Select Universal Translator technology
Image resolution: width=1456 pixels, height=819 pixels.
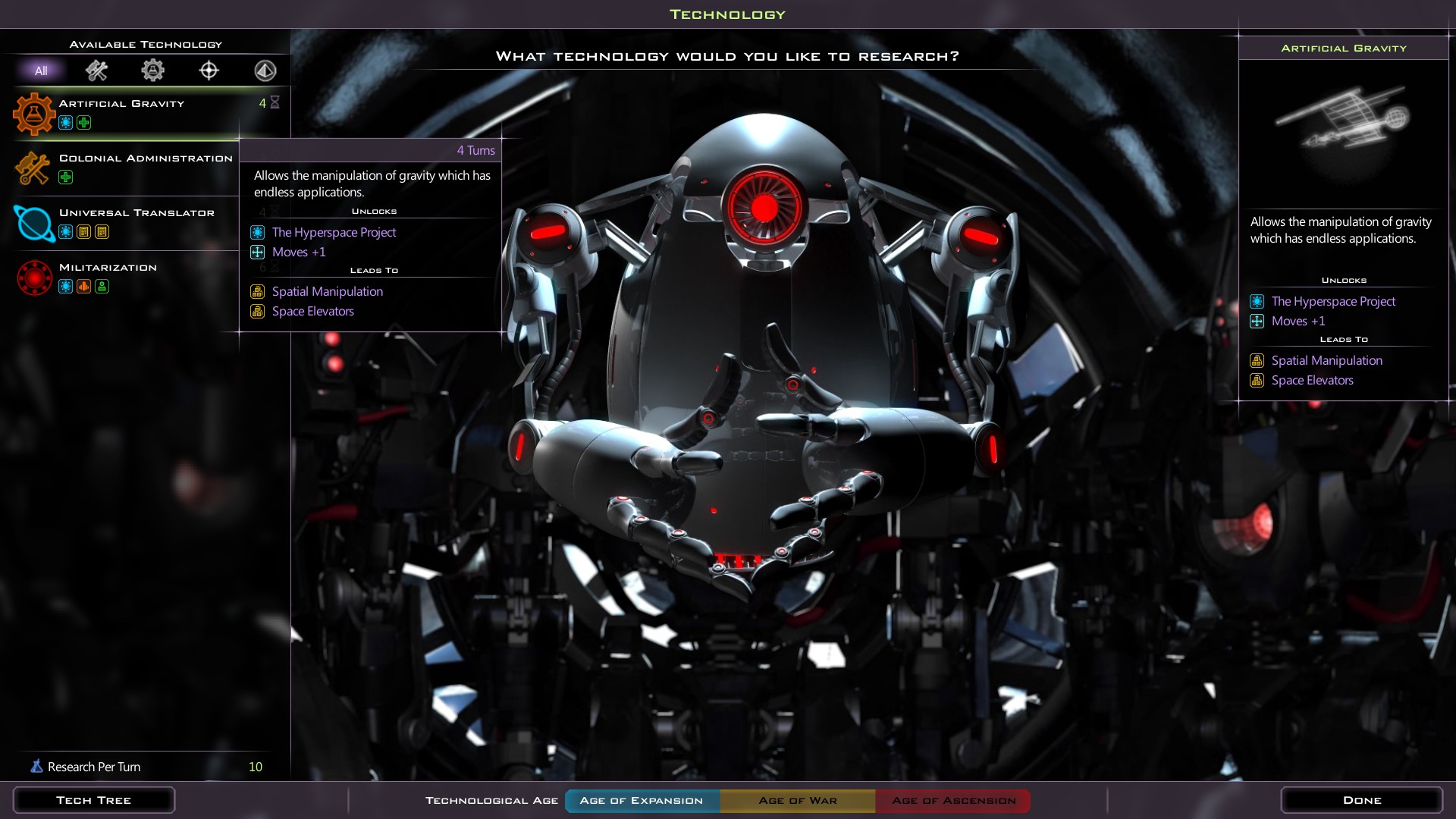(136, 213)
